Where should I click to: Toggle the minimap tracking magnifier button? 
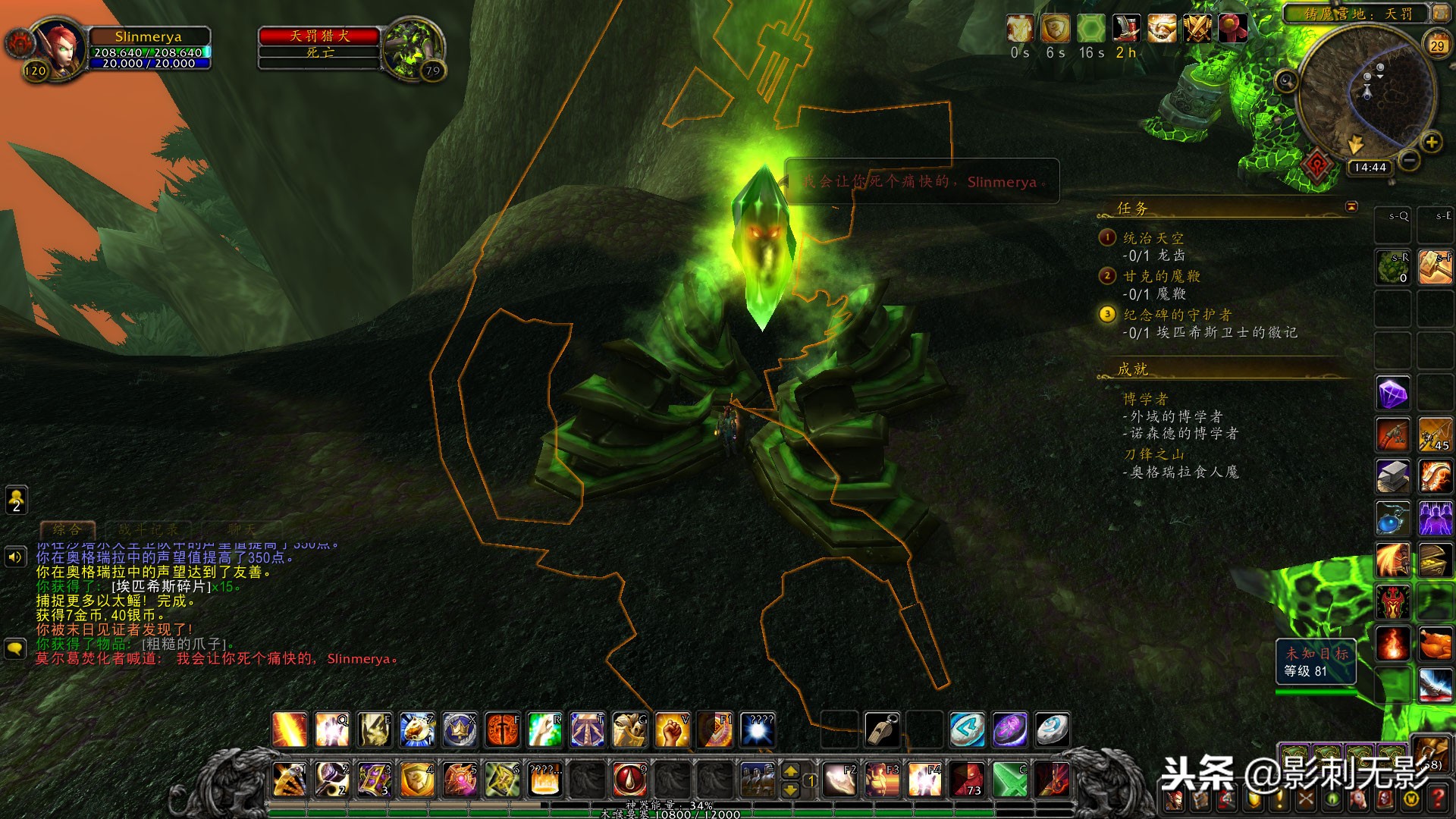click(1285, 80)
